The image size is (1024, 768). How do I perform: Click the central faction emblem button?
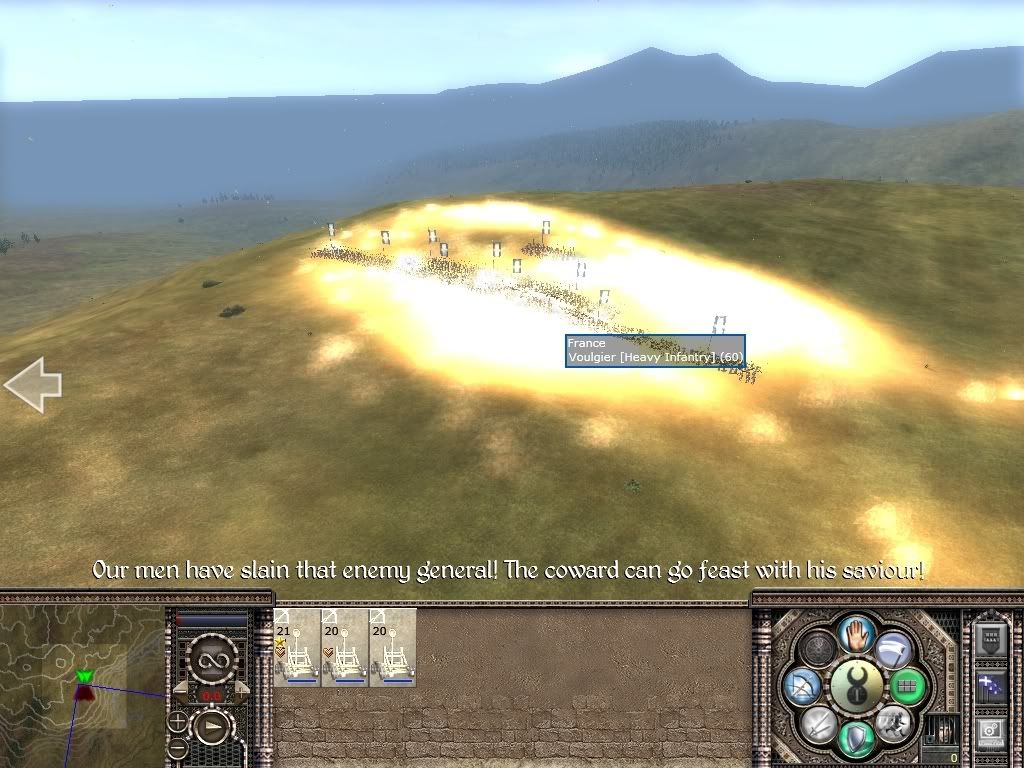pyautogui.click(x=857, y=685)
